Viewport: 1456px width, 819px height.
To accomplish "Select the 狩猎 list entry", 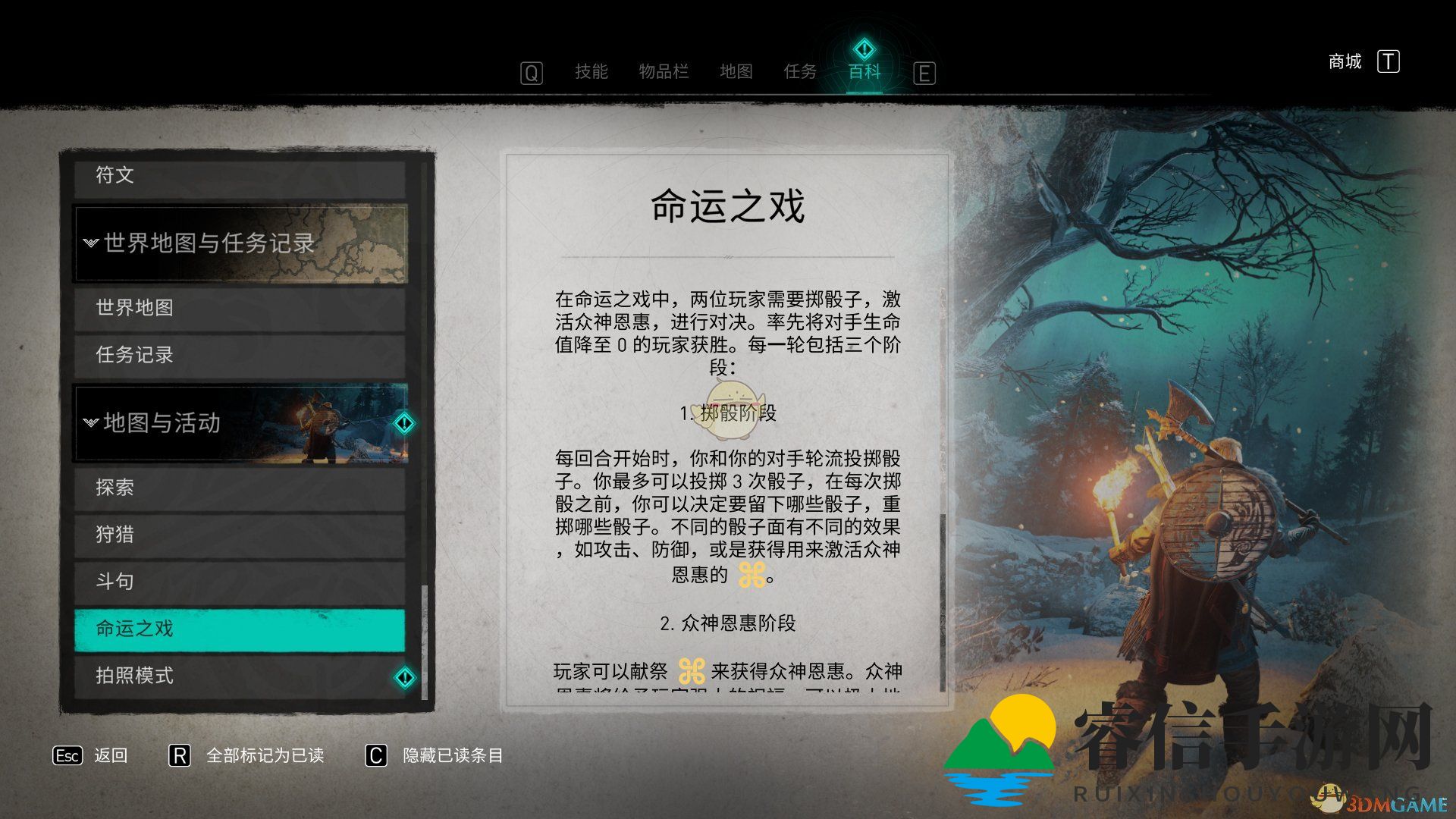I will pos(240,535).
